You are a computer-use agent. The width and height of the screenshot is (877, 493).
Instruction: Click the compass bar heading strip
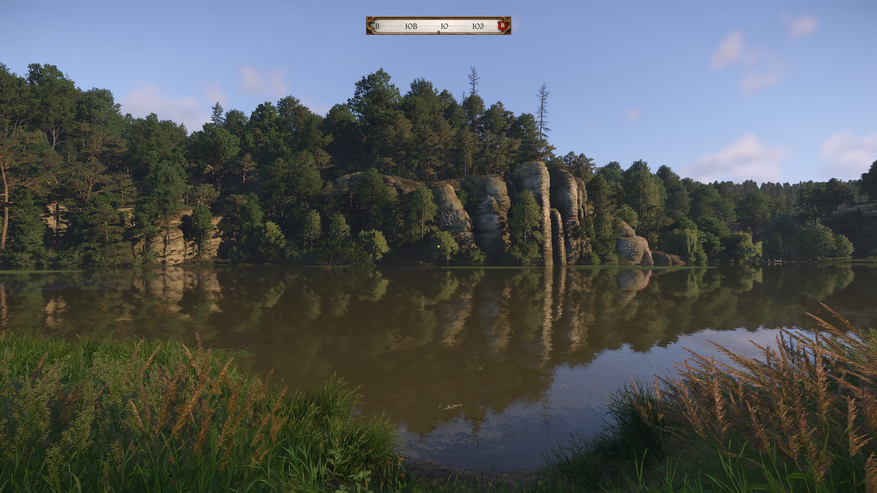[x=437, y=26]
